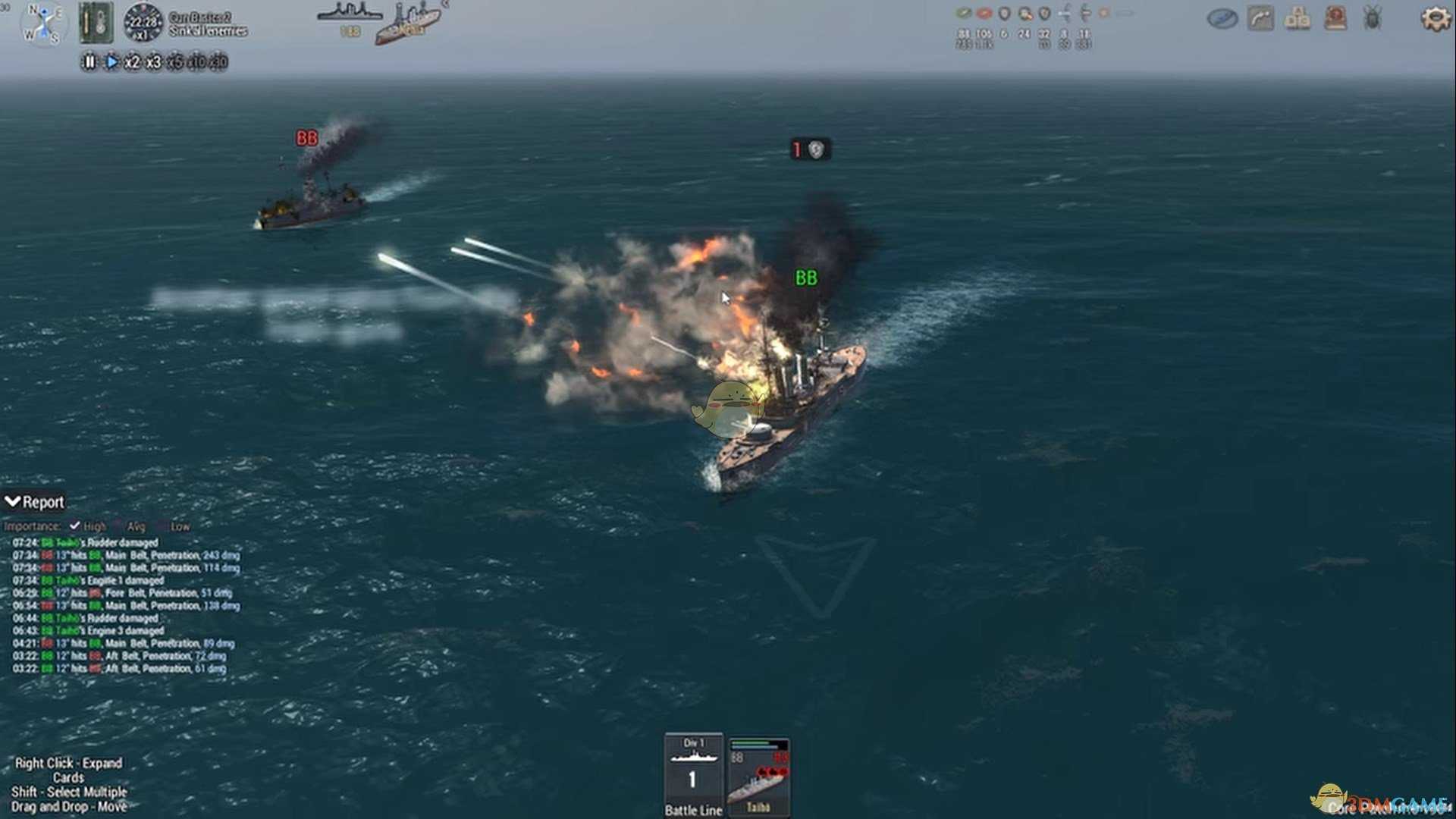The height and width of the screenshot is (819, 1456).
Task: Click the blue oval view icon
Action: 1222,18
